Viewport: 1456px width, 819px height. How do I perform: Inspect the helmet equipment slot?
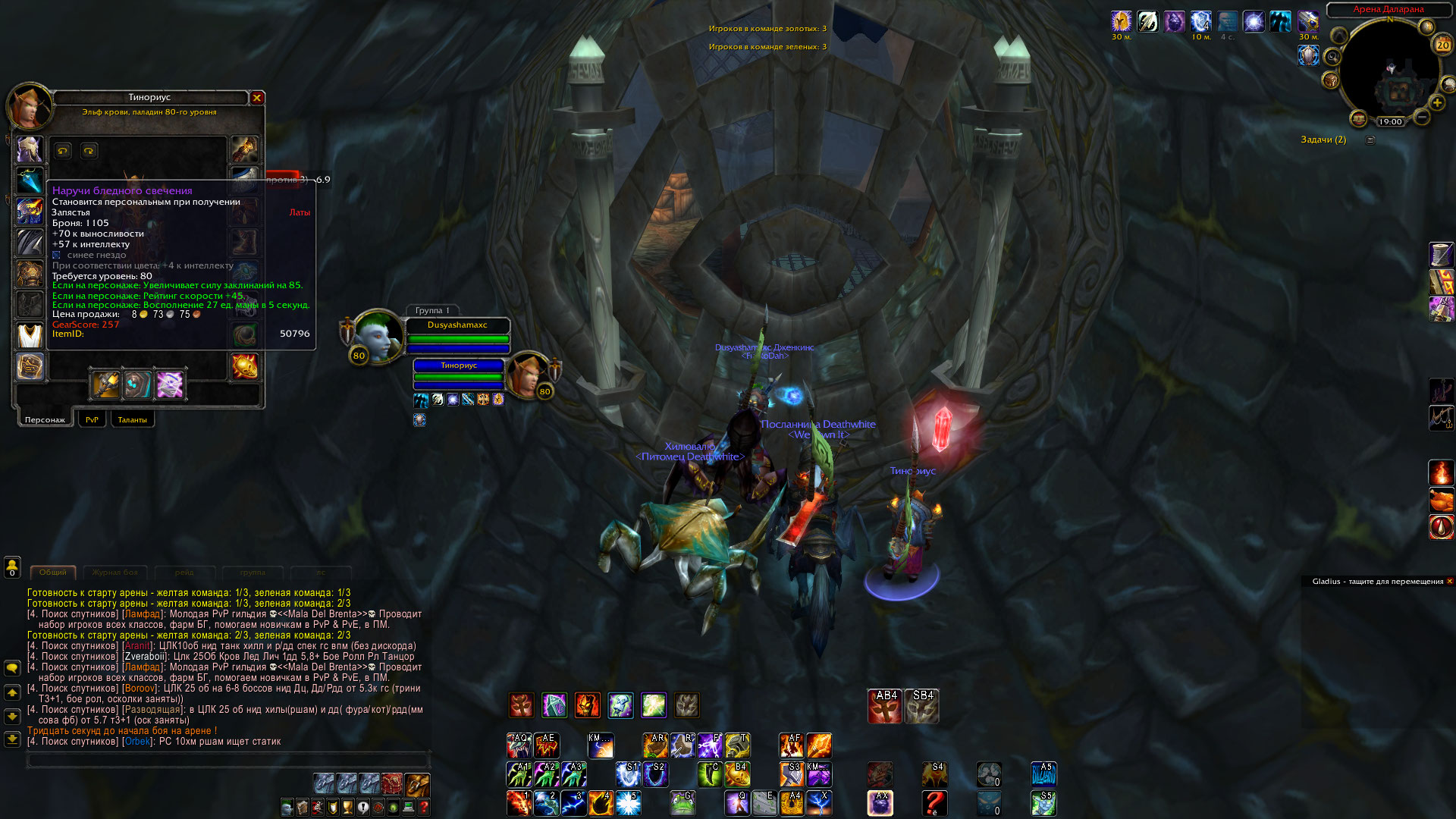click(30, 149)
